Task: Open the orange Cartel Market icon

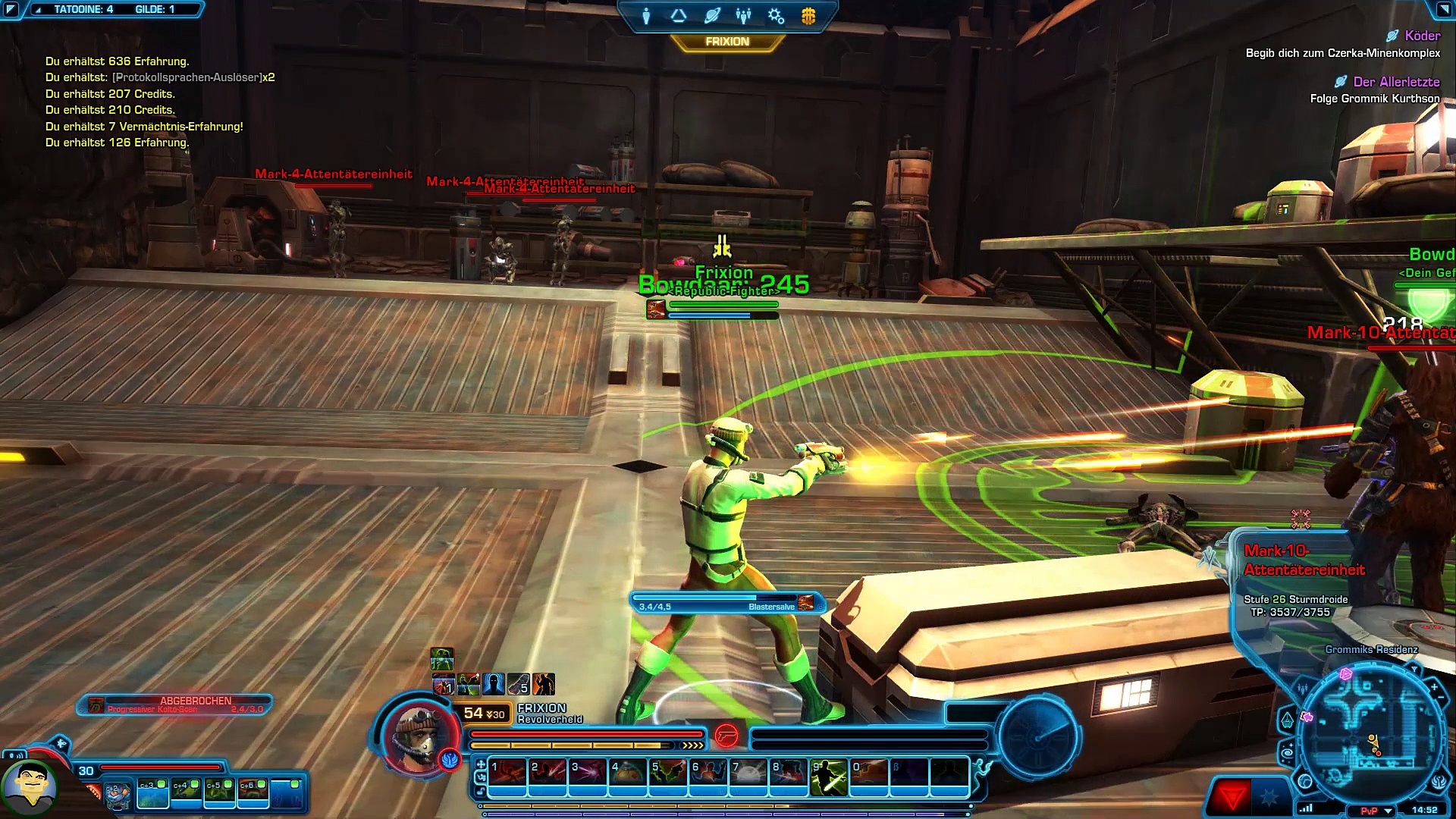Action: coord(808,16)
